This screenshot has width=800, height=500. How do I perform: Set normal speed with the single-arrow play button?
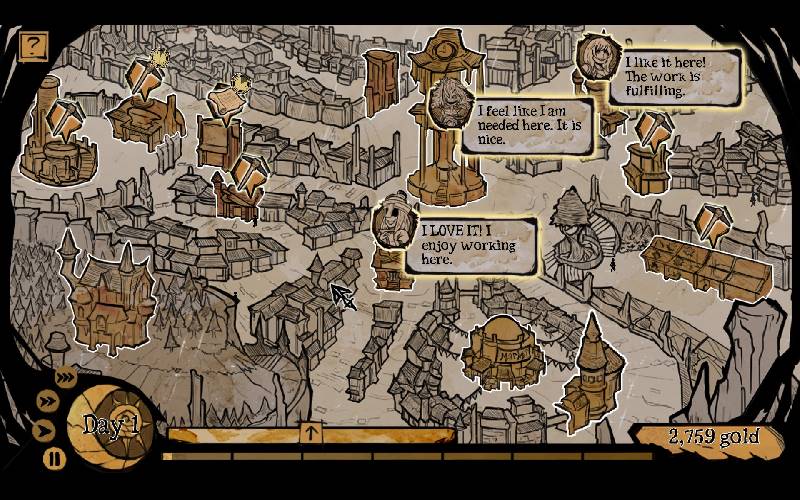tap(43, 431)
